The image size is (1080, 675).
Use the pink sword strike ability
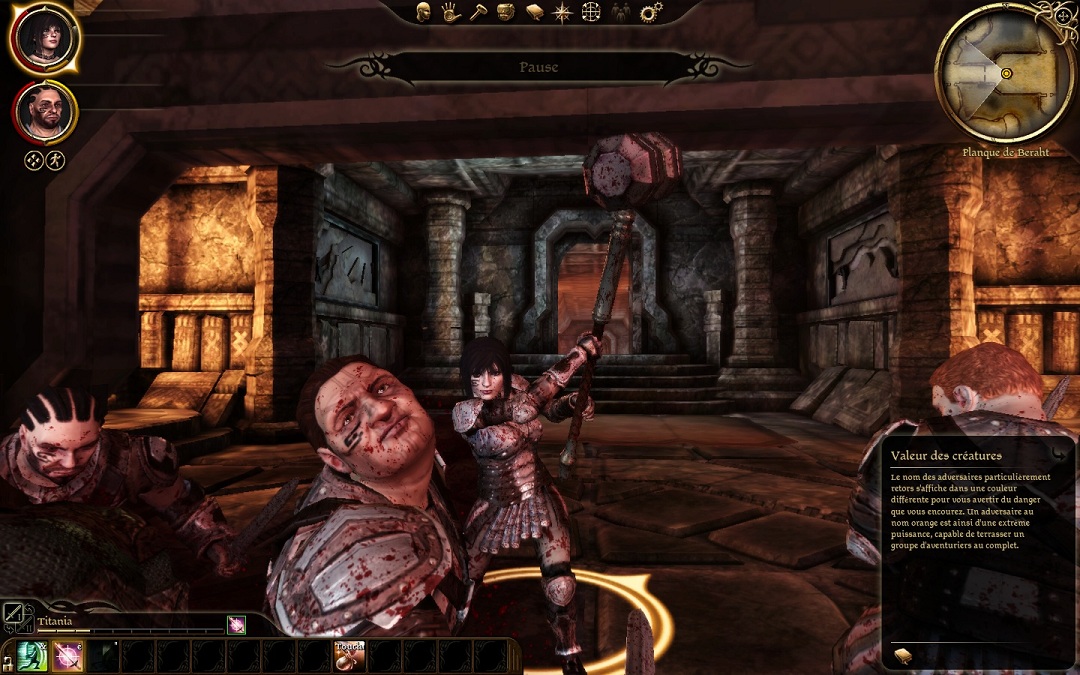point(68,656)
